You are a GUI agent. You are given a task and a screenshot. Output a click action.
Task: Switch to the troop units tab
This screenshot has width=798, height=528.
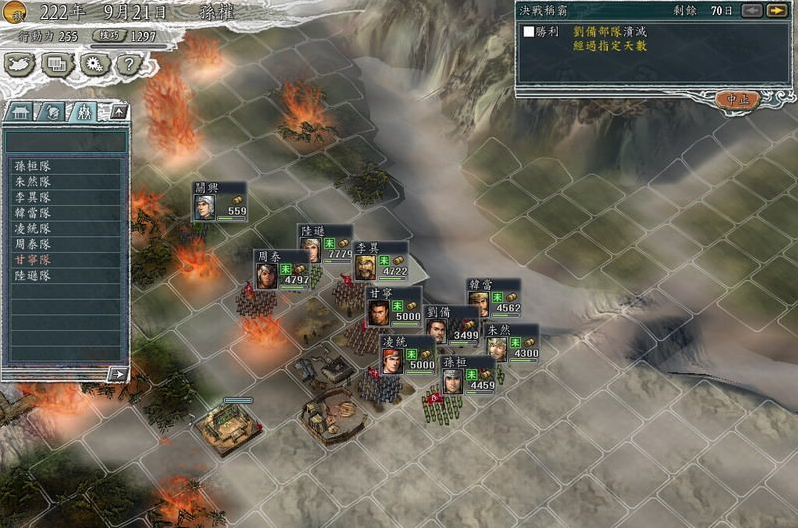[x=84, y=111]
